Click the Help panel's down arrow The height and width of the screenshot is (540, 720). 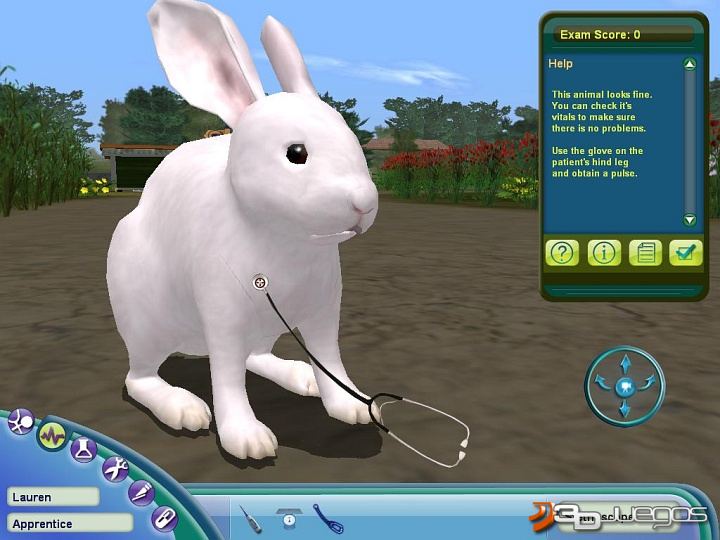click(x=689, y=220)
